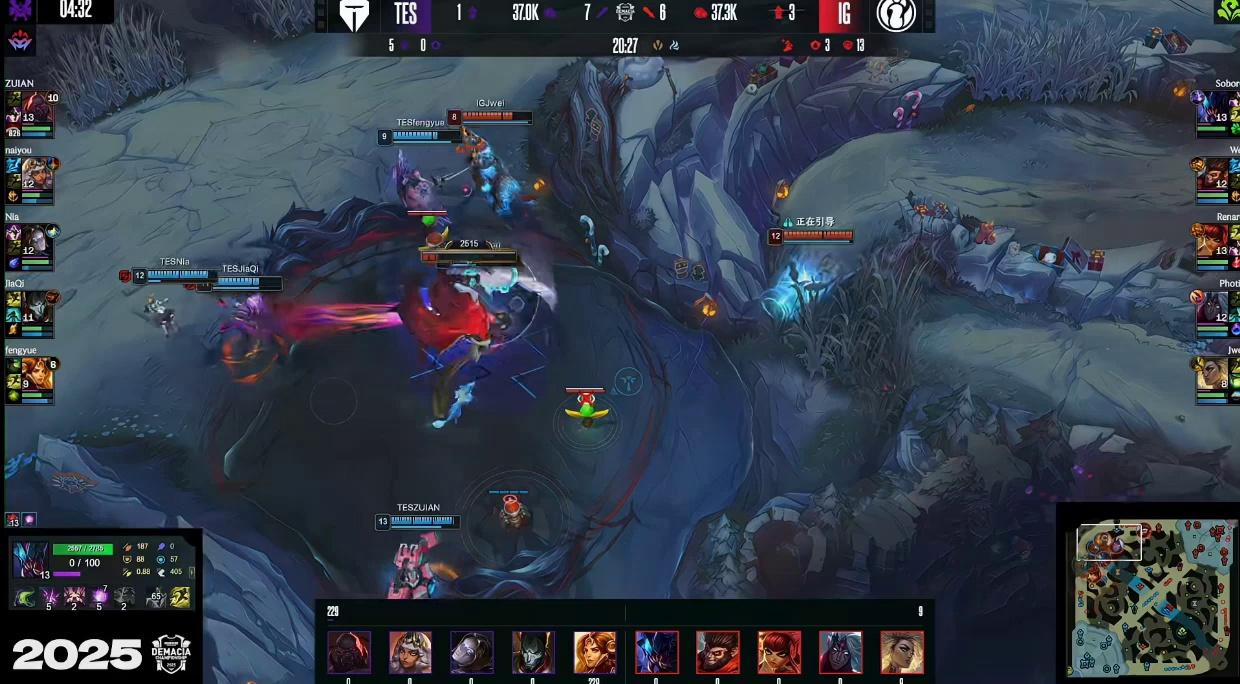Screen dimensions: 1240x684
Task: Click the green crescent passive ability icon
Action: click(x=24, y=598)
